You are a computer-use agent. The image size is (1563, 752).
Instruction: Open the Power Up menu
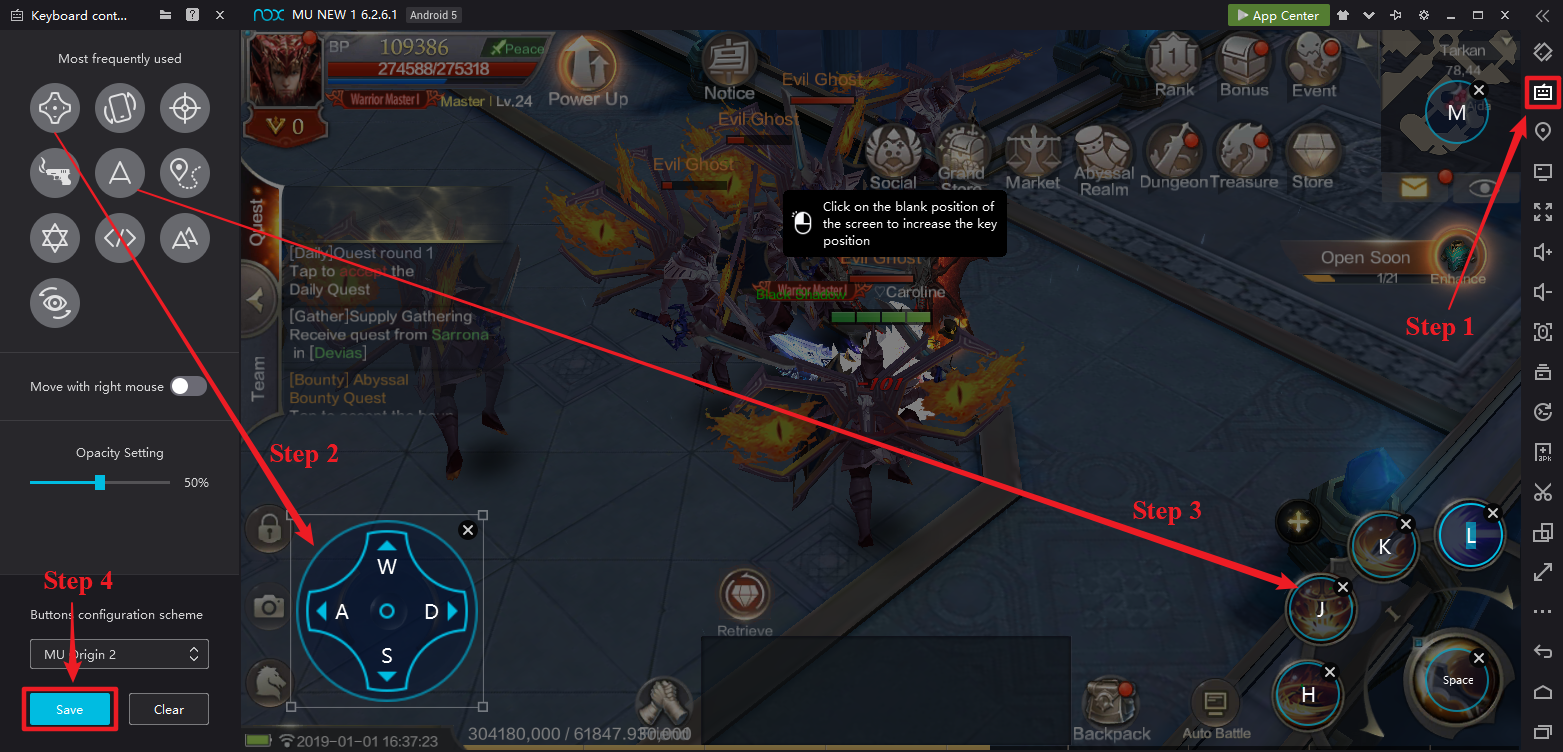[587, 70]
